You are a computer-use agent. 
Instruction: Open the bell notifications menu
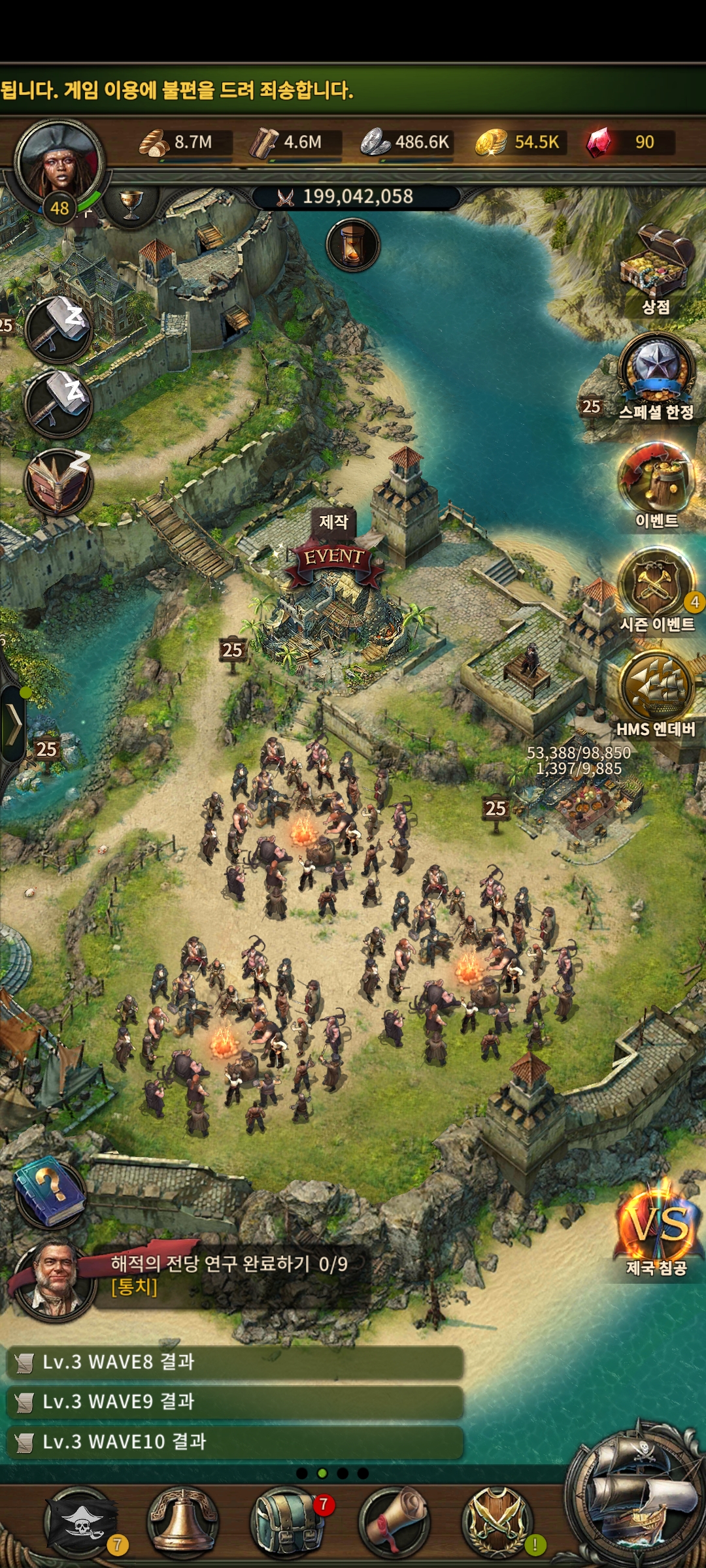(x=183, y=1522)
